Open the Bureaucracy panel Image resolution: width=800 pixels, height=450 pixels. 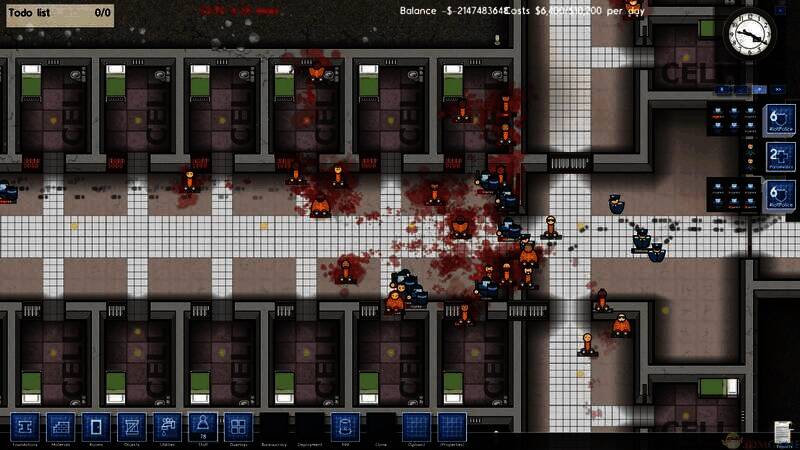[x=273, y=429]
